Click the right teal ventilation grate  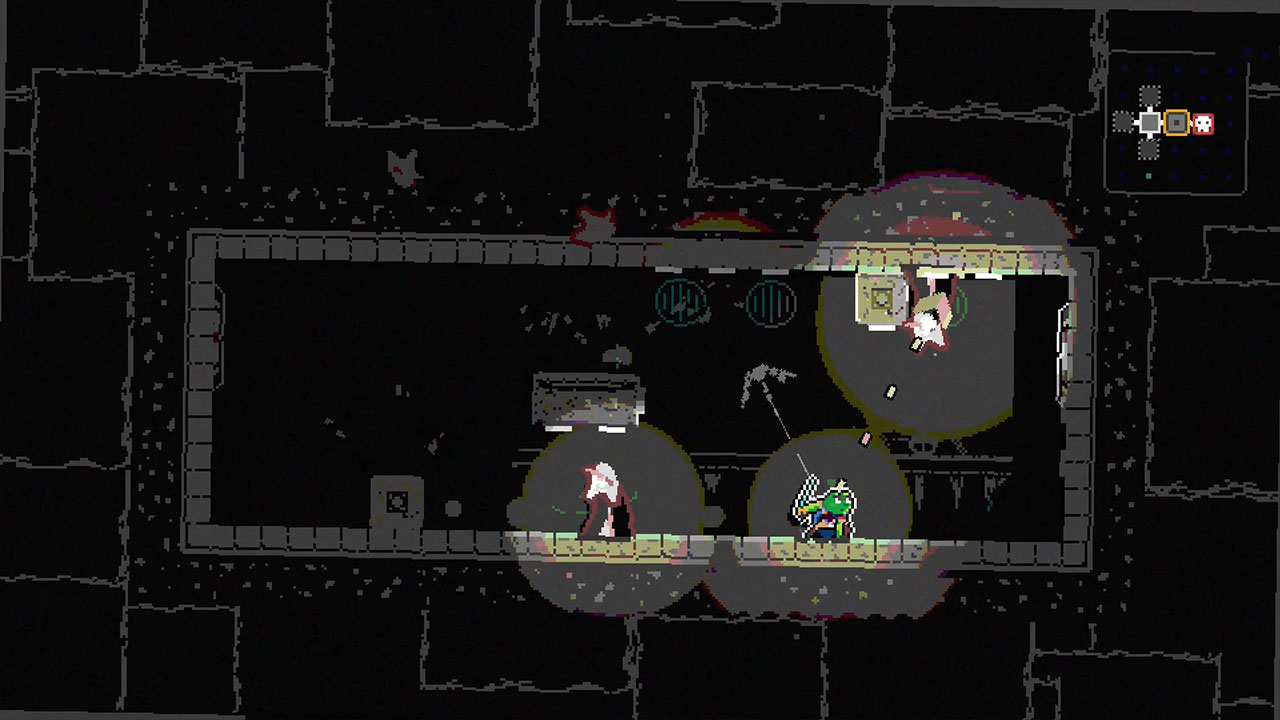(770, 302)
